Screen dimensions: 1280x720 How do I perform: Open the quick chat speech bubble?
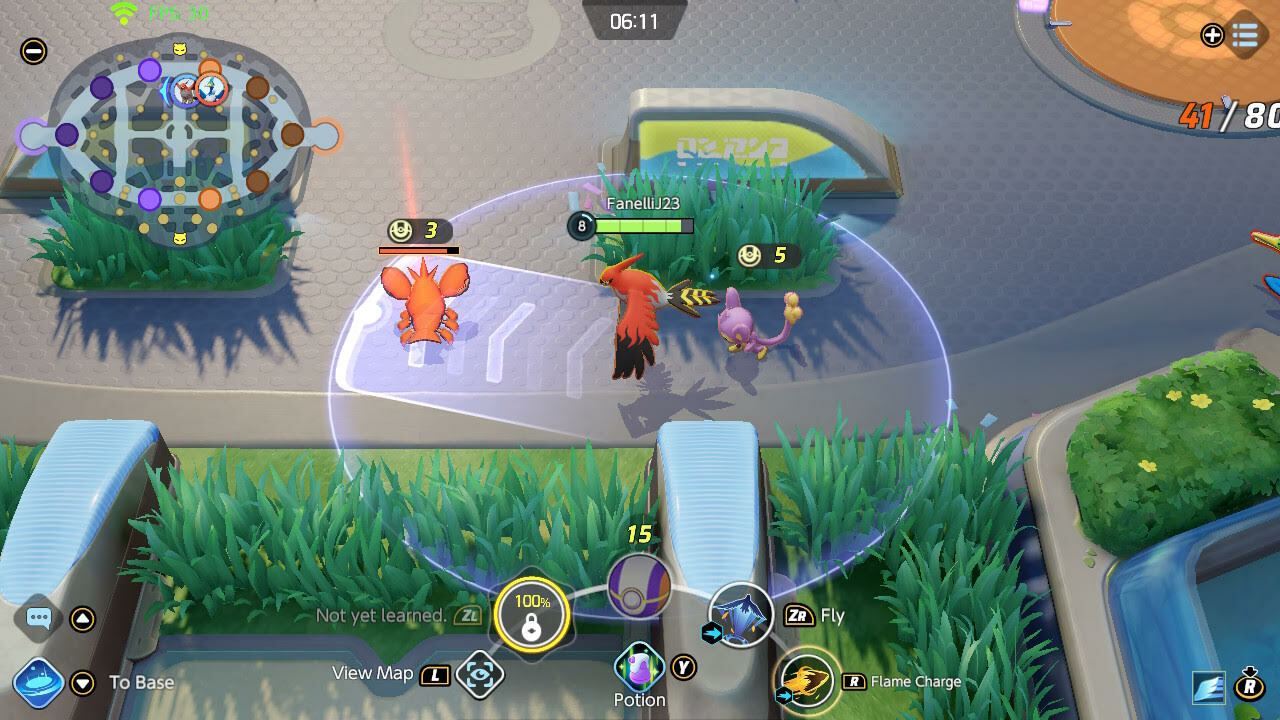(x=39, y=618)
